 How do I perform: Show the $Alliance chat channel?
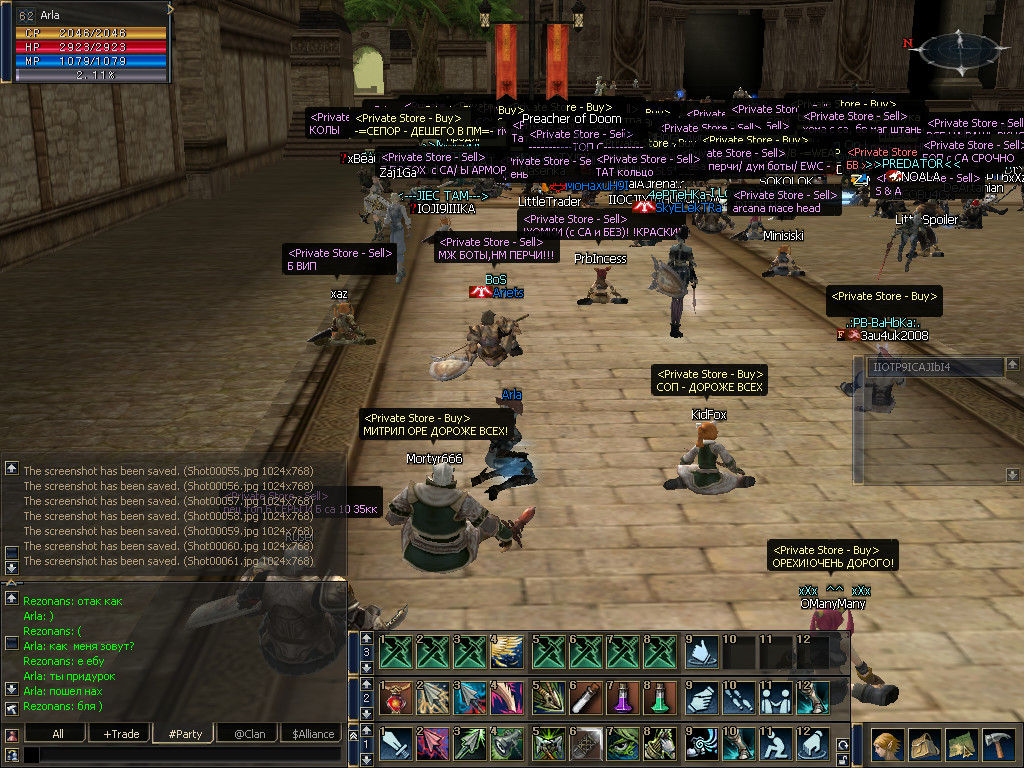(x=313, y=734)
